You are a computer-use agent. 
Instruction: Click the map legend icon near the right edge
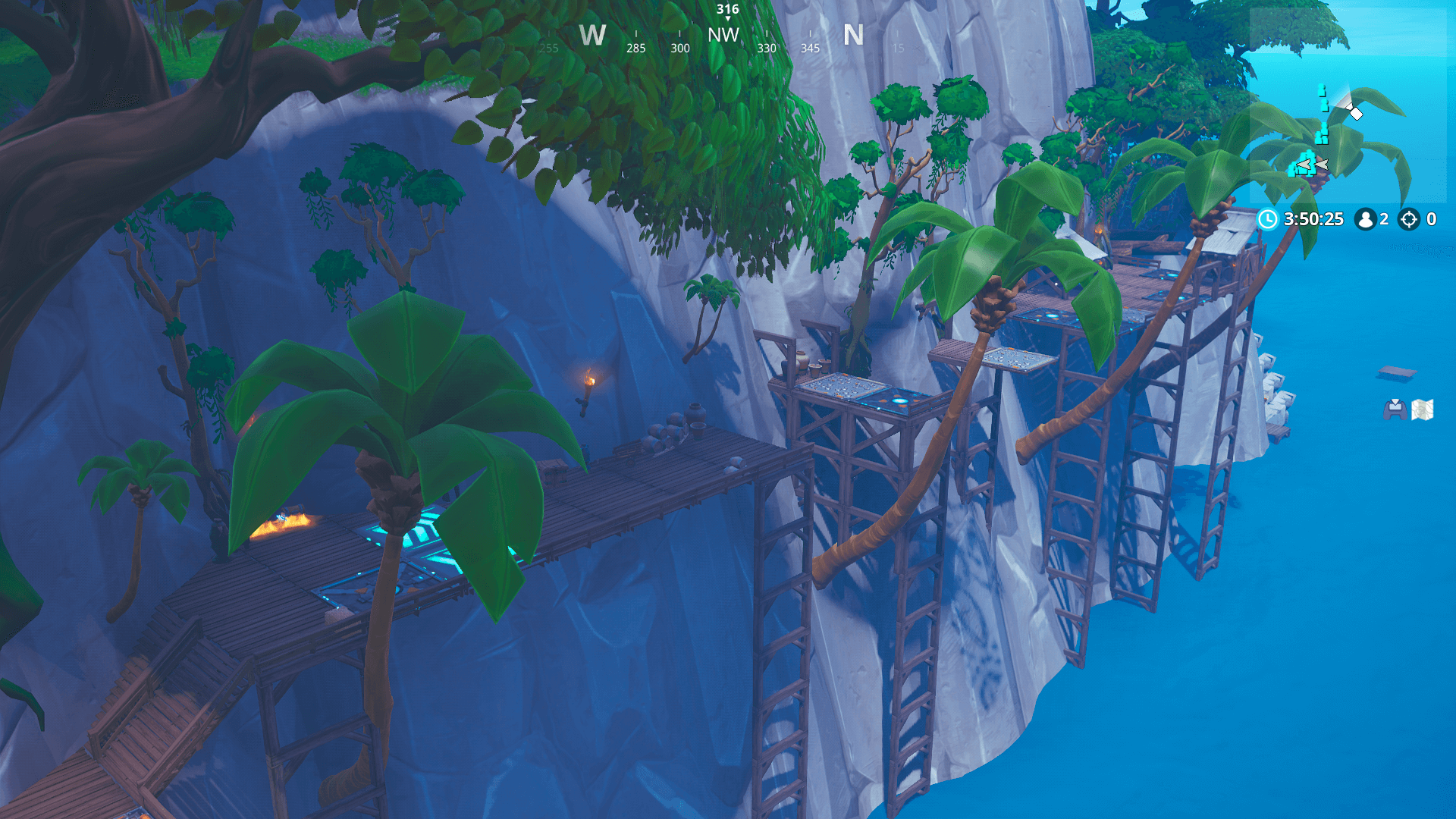(x=1422, y=409)
